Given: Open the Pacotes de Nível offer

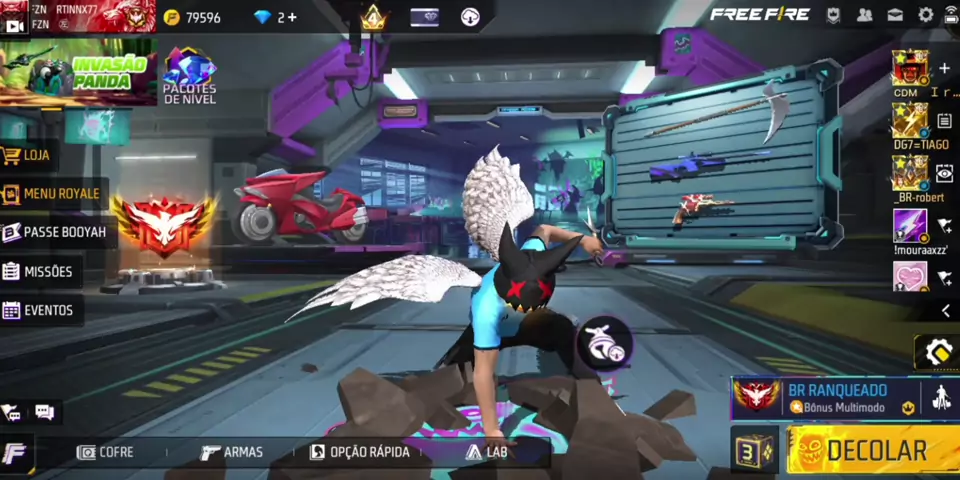Looking at the screenshot, I should click(x=190, y=75).
